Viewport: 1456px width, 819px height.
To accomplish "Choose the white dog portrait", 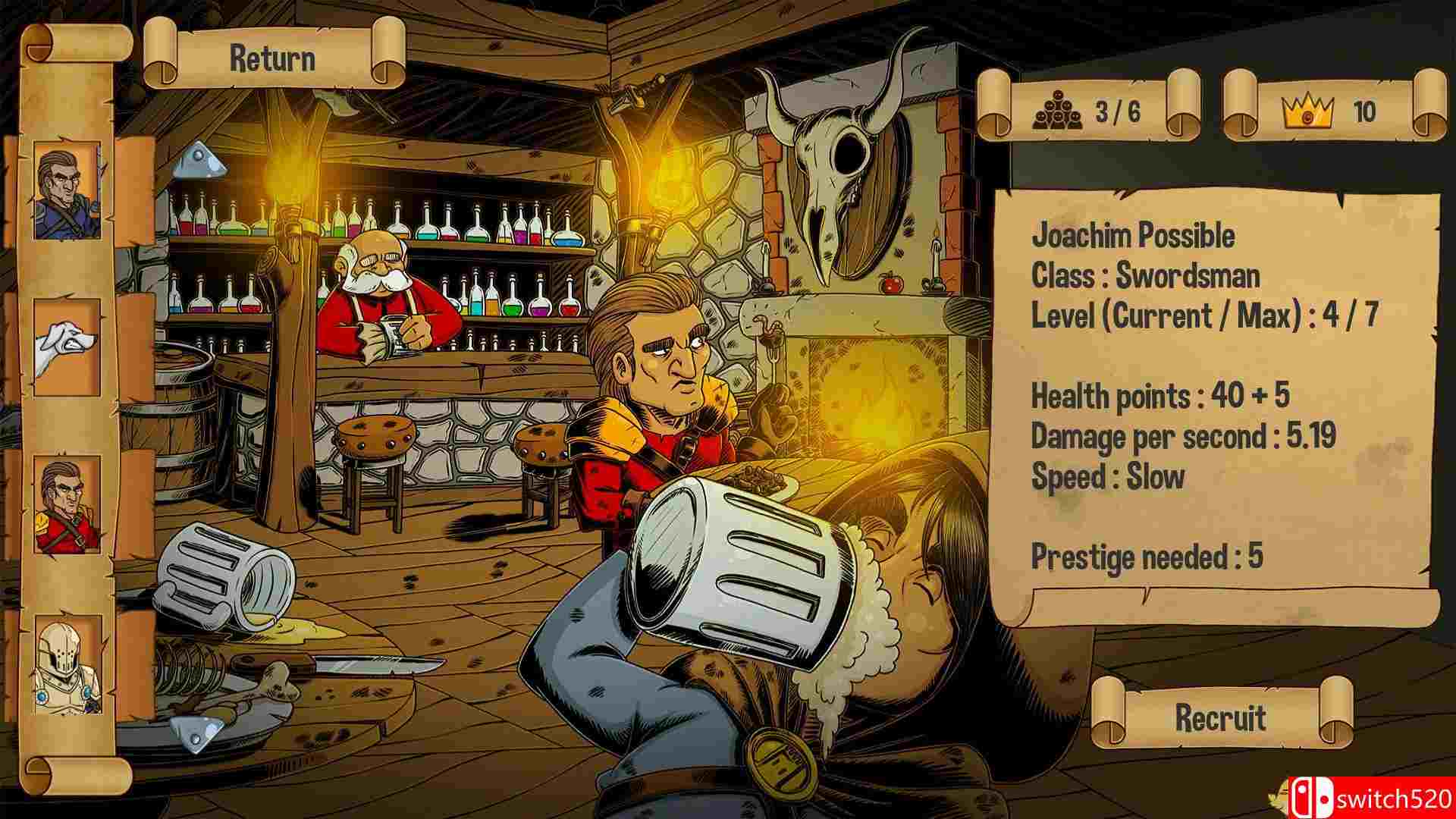I will tap(67, 347).
